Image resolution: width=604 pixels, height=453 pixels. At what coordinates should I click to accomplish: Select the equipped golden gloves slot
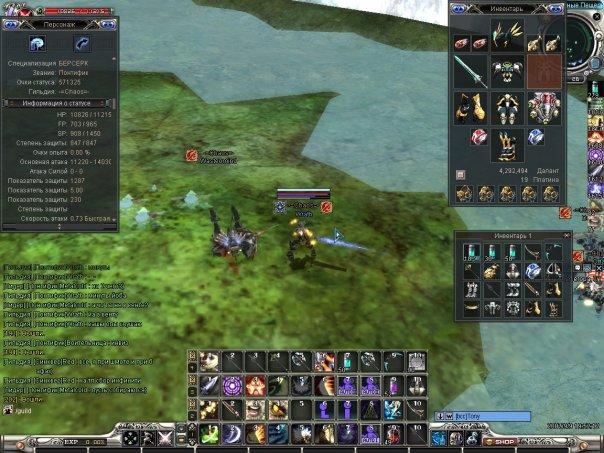pos(469,106)
